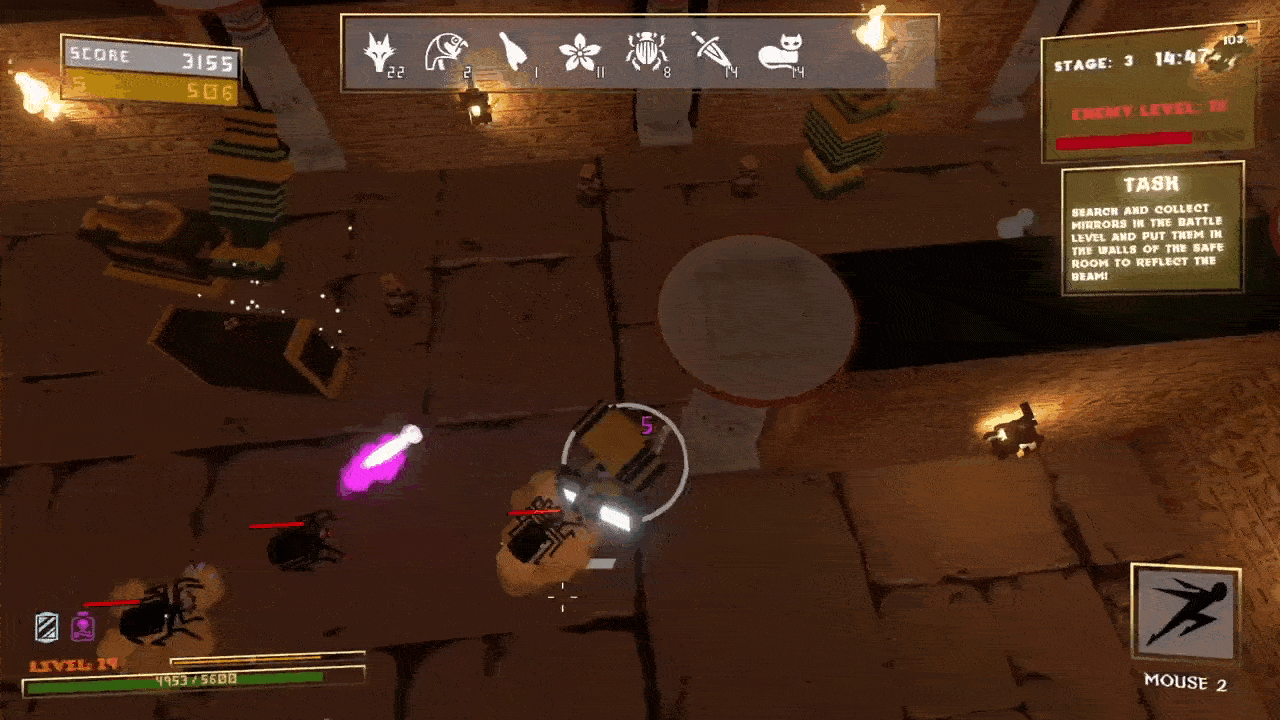Select the flower upgrade icon

577,51
